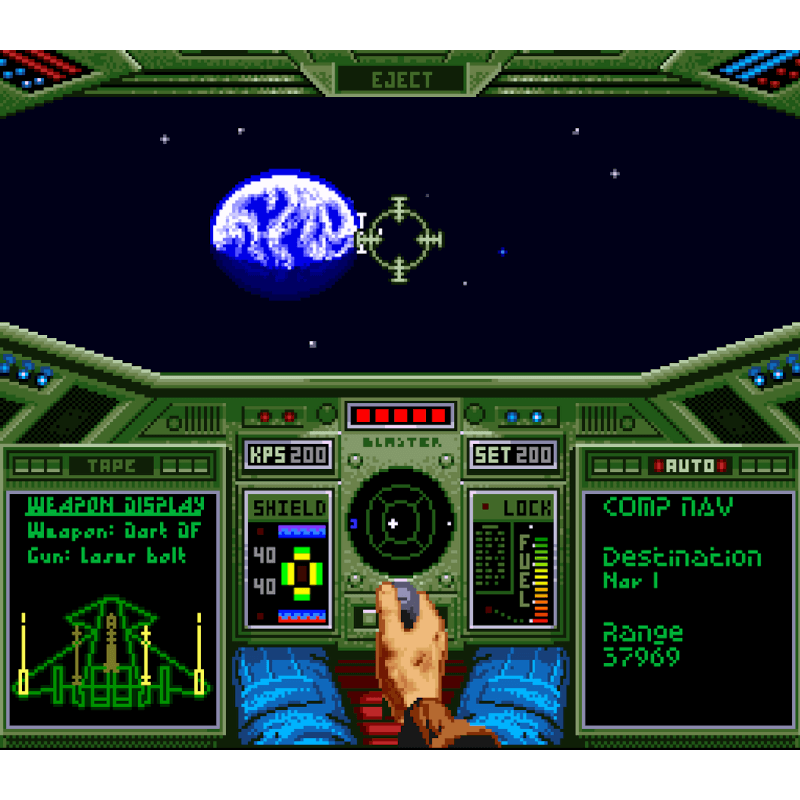The height and width of the screenshot is (800, 800).
Task: Hit the EJECT panel above the windshield
Action: [401, 80]
